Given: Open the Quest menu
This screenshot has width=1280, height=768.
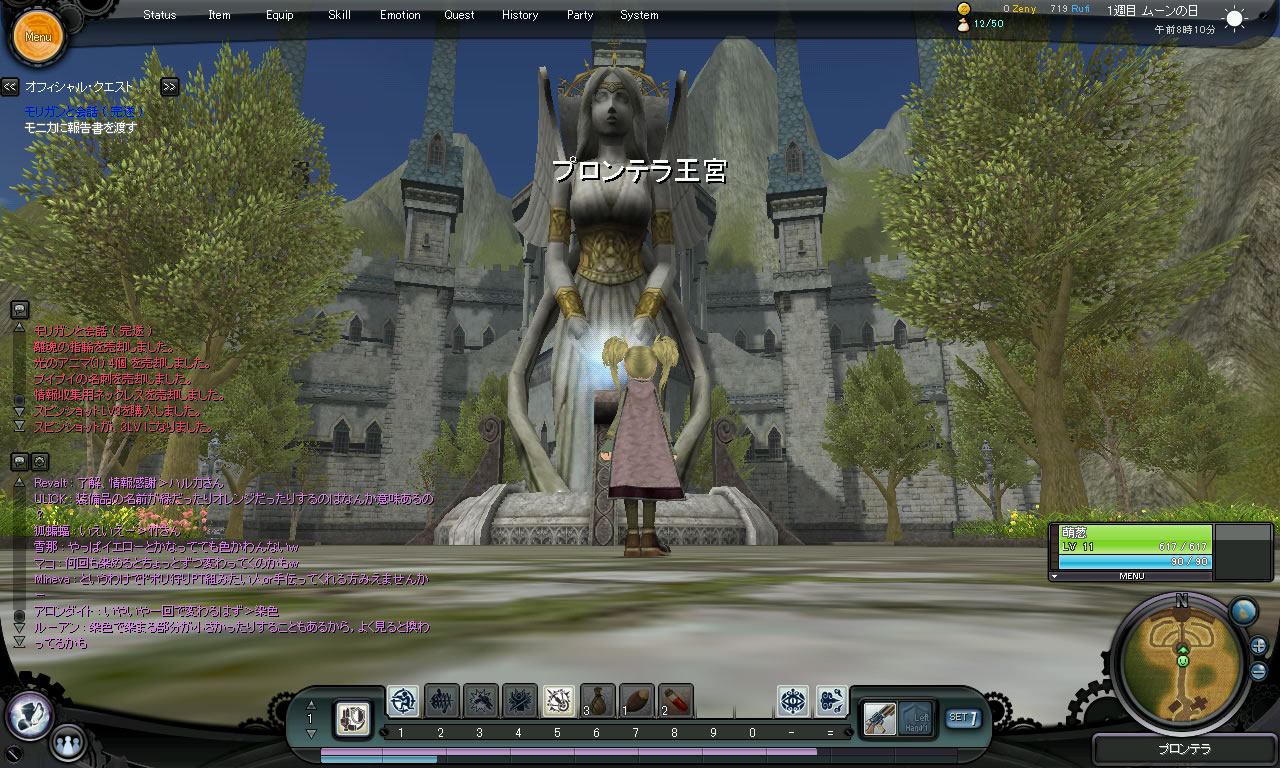Looking at the screenshot, I should pyautogui.click(x=460, y=15).
